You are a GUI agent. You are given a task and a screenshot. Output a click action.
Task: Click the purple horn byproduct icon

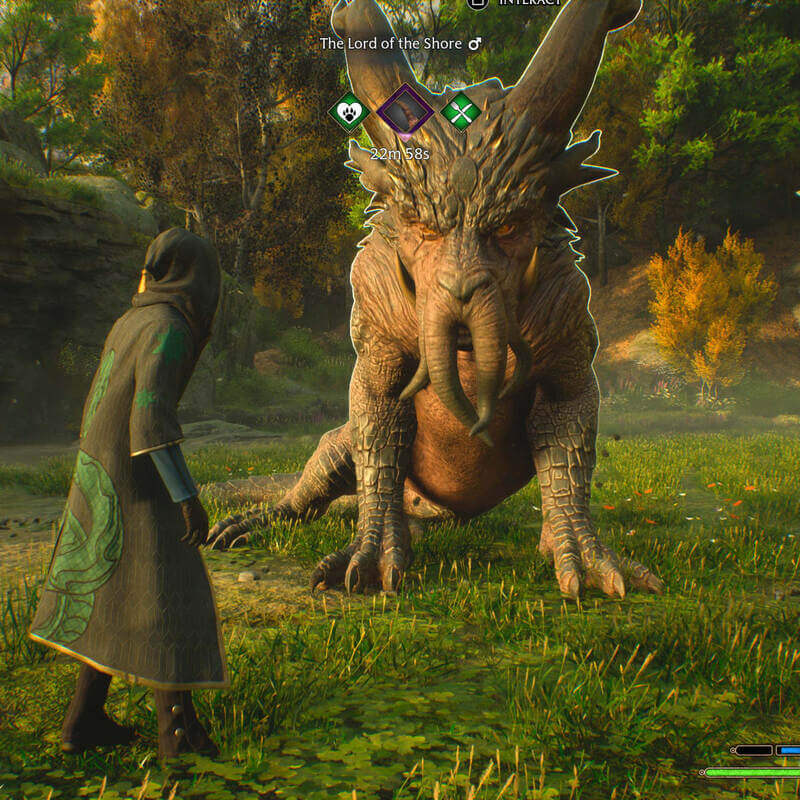(405, 110)
